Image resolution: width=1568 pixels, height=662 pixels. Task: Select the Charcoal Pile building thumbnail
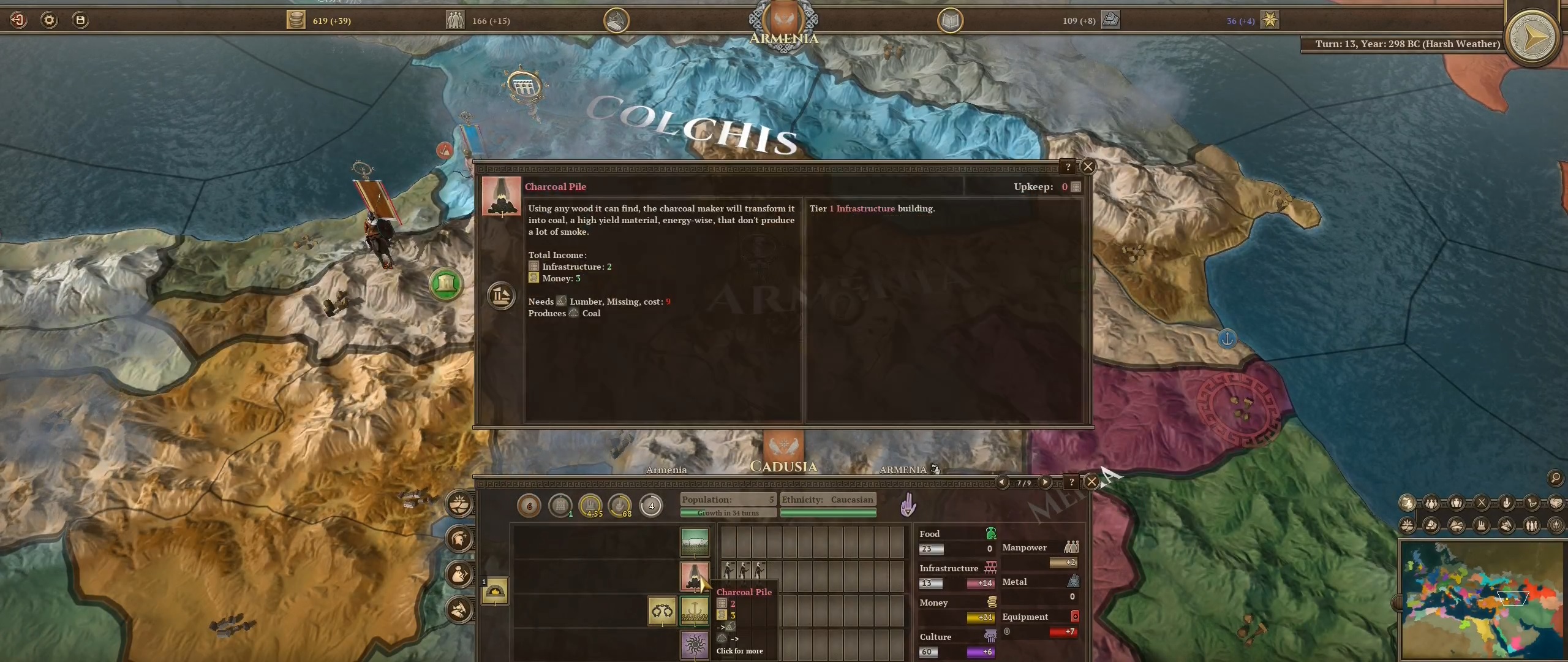[x=694, y=577]
